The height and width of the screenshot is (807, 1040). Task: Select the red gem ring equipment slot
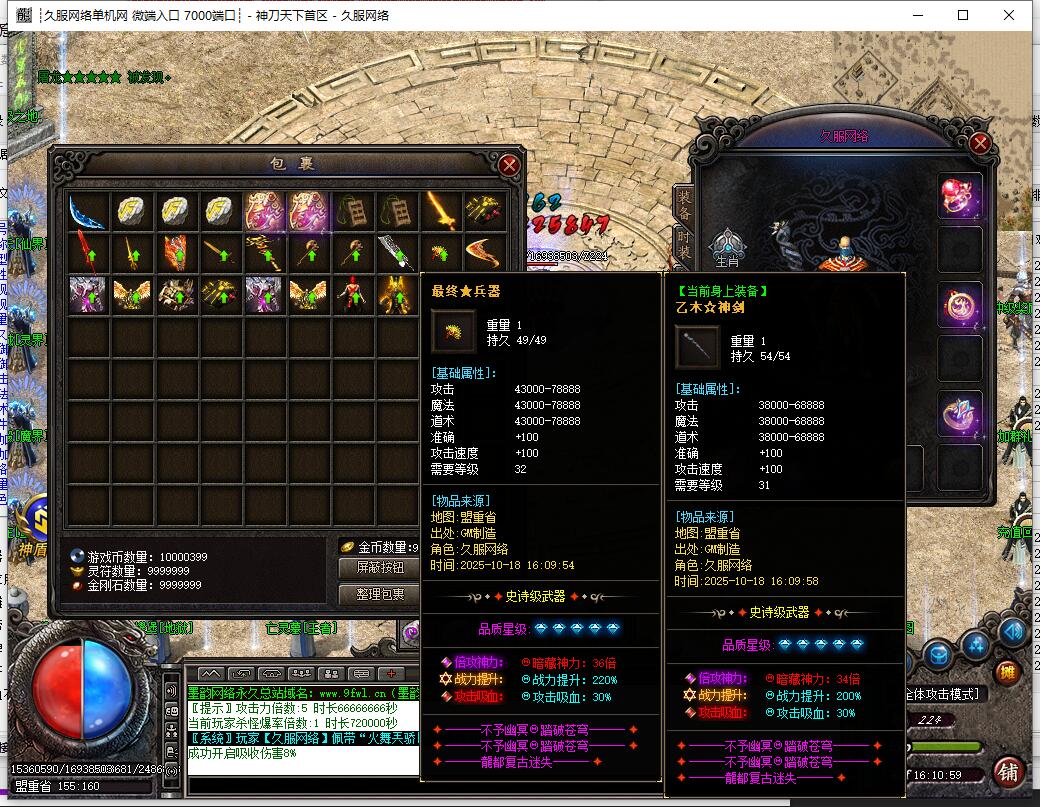(x=960, y=195)
